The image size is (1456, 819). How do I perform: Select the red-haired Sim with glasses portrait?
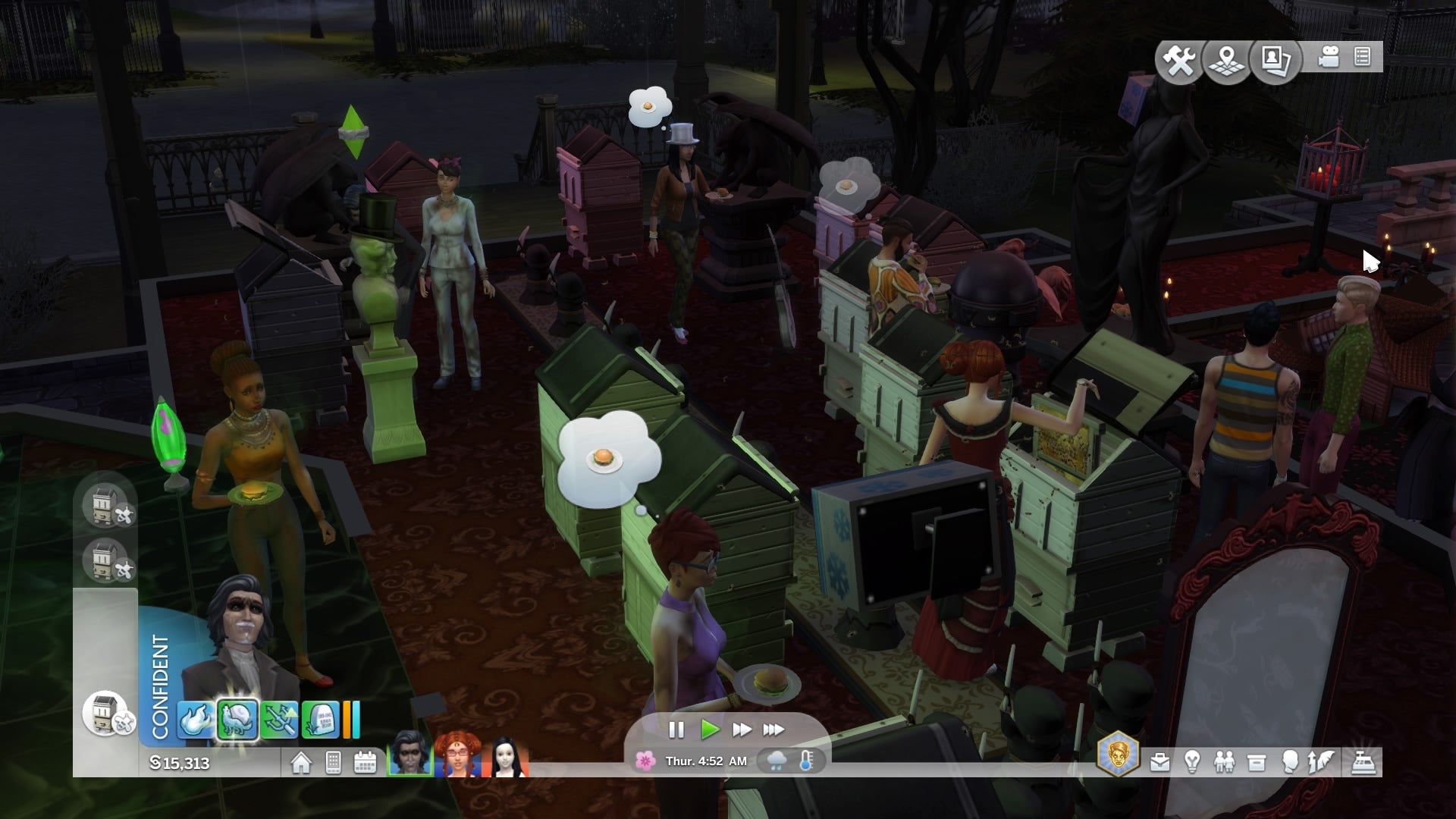pos(458,755)
